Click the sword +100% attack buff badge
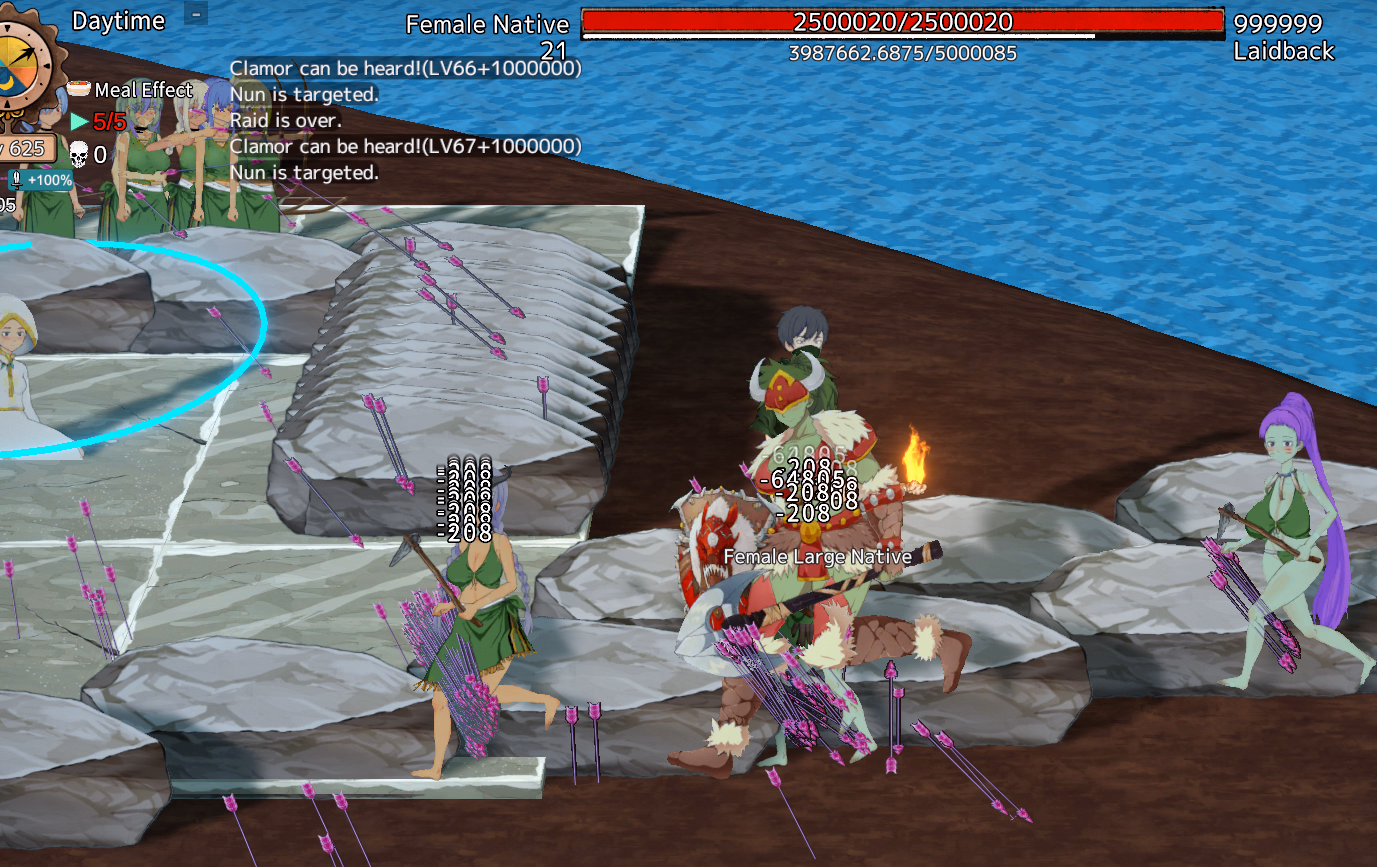 41,180
